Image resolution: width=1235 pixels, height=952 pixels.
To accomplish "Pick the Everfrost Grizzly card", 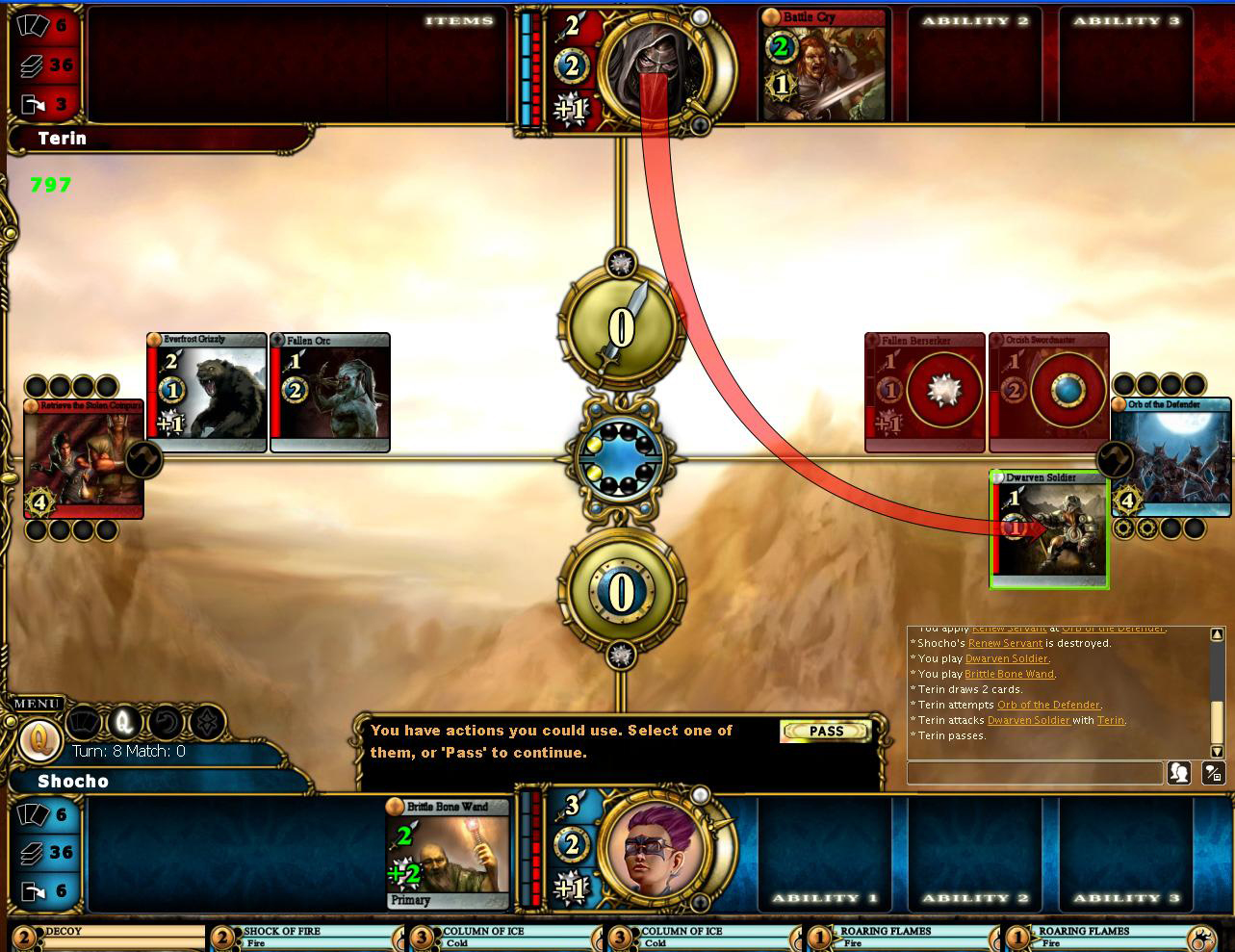I will [207, 393].
